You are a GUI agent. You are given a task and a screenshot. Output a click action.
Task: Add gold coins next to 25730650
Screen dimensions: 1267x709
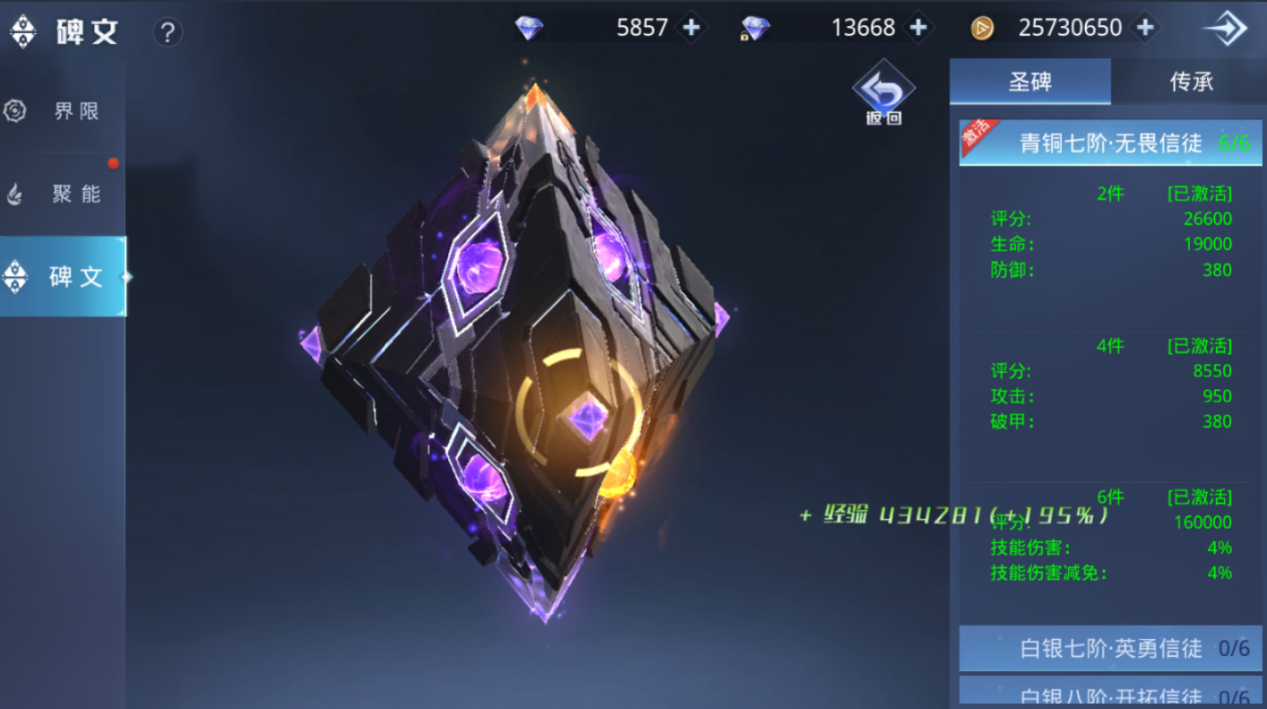[1146, 28]
